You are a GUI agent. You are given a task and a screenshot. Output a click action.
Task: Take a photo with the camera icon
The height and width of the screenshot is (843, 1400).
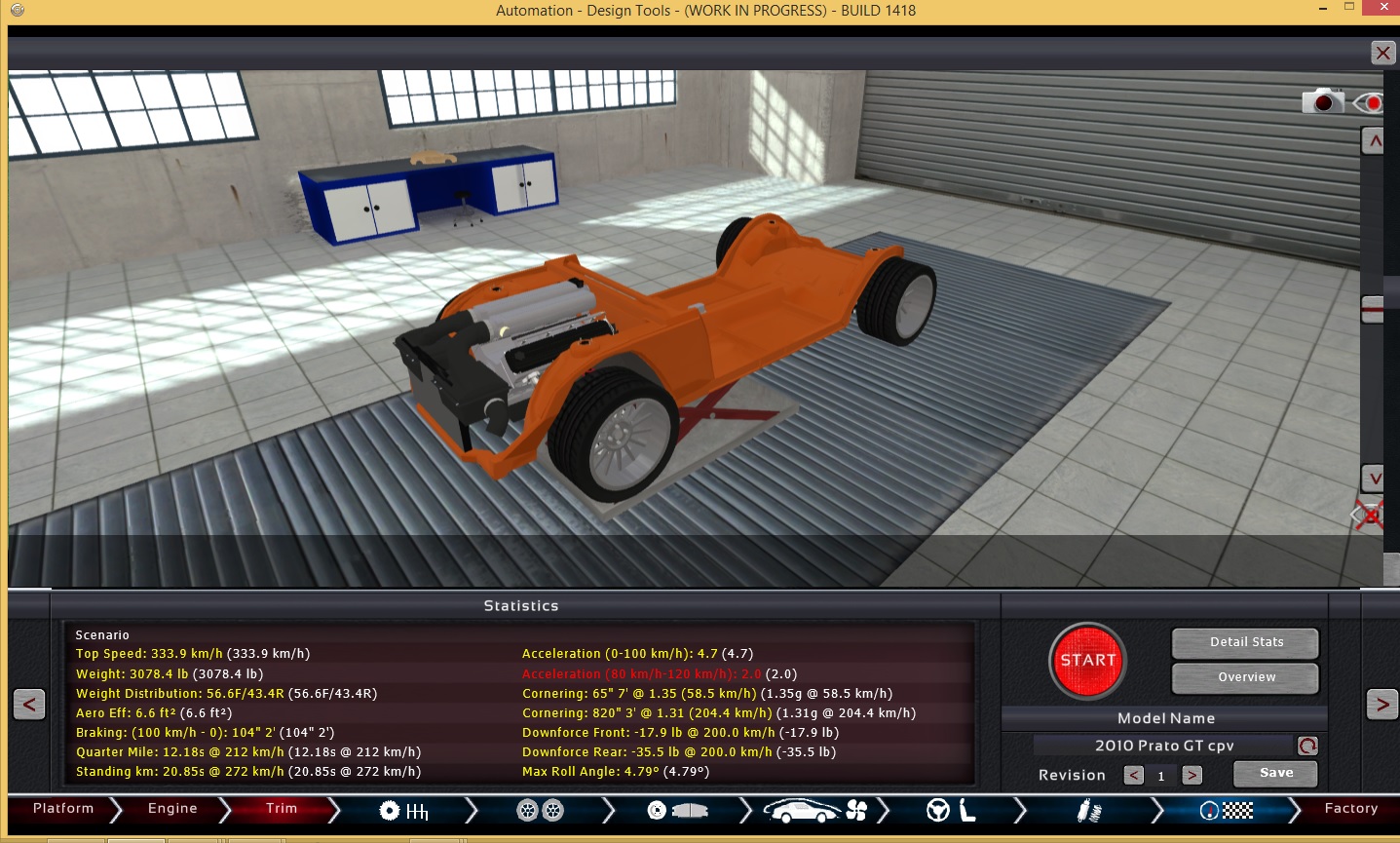1321,100
